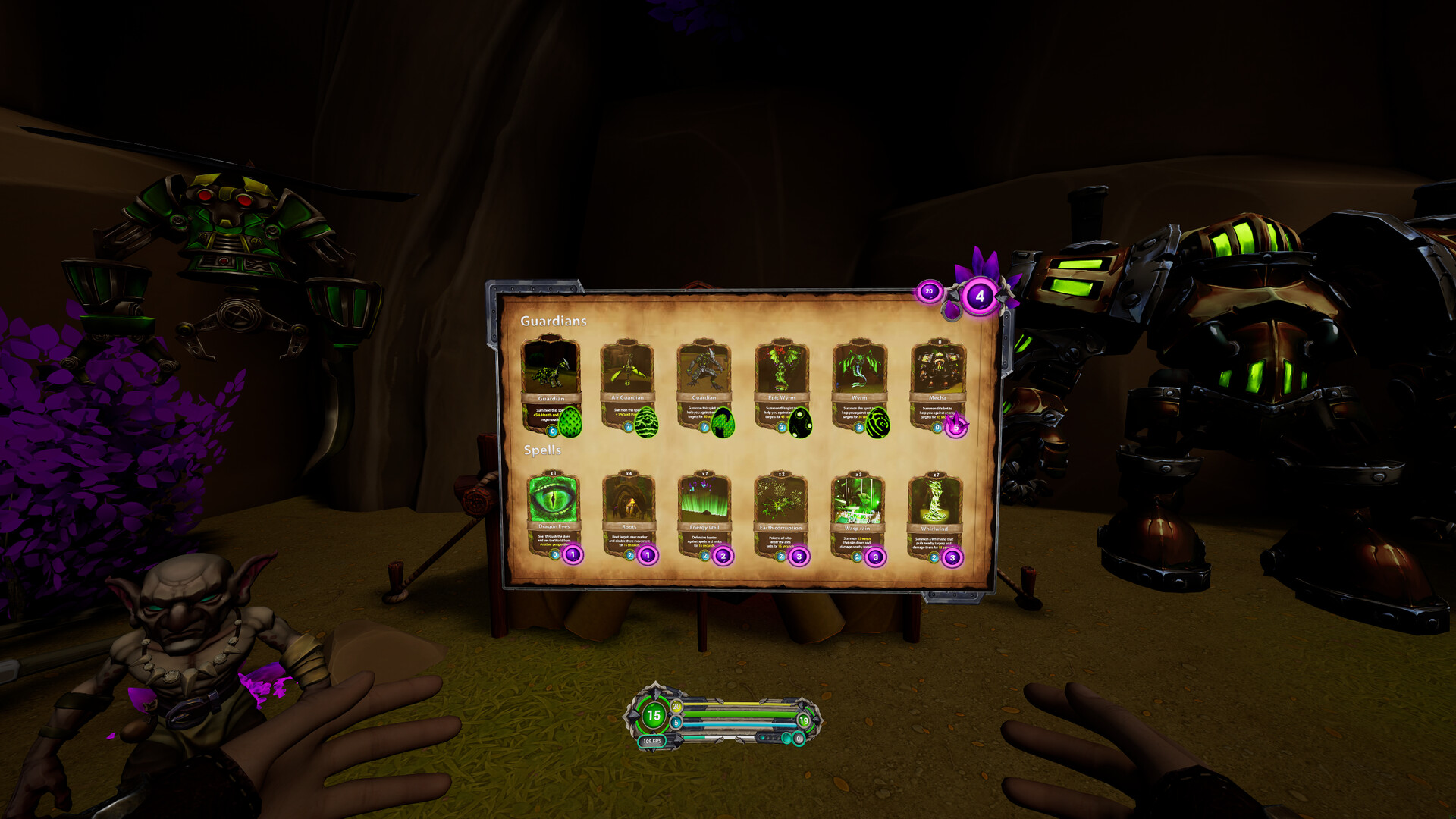Click the purple crystal currency icon

click(x=952, y=308)
